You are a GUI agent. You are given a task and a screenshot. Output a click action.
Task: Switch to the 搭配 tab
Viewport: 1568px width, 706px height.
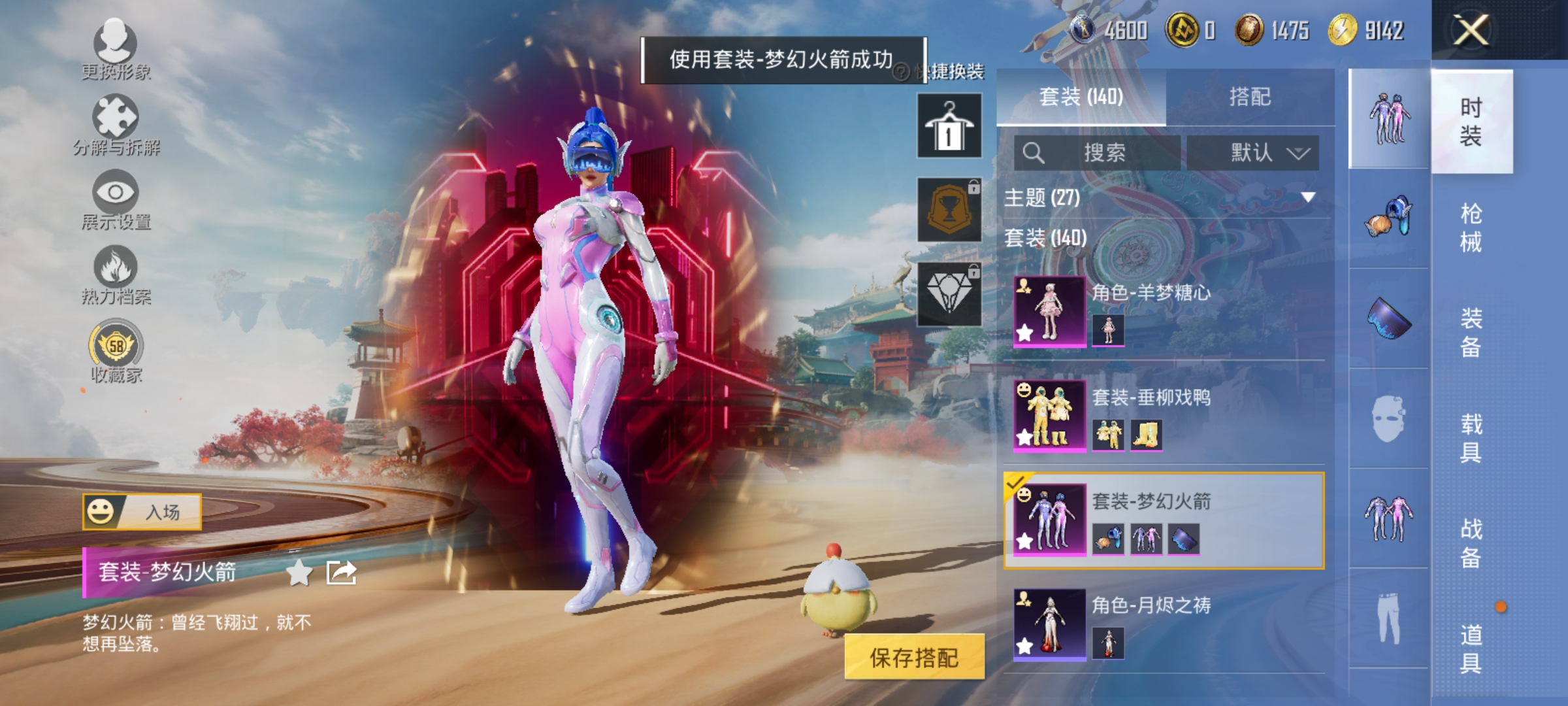[x=1251, y=97]
